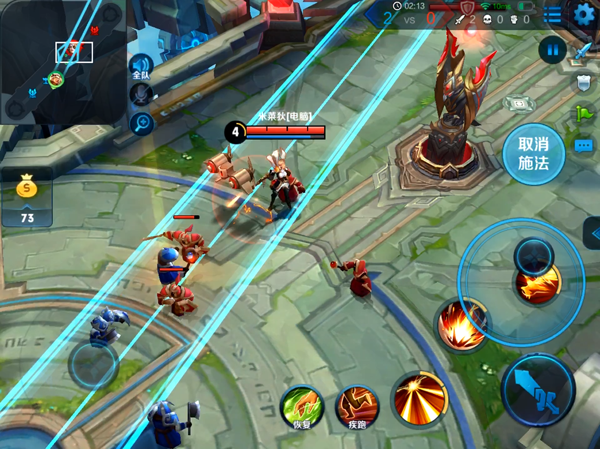The height and width of the screenshot is (449, 600).
Task: Cast the fiery explosion skill
Action: click(463, 325)
